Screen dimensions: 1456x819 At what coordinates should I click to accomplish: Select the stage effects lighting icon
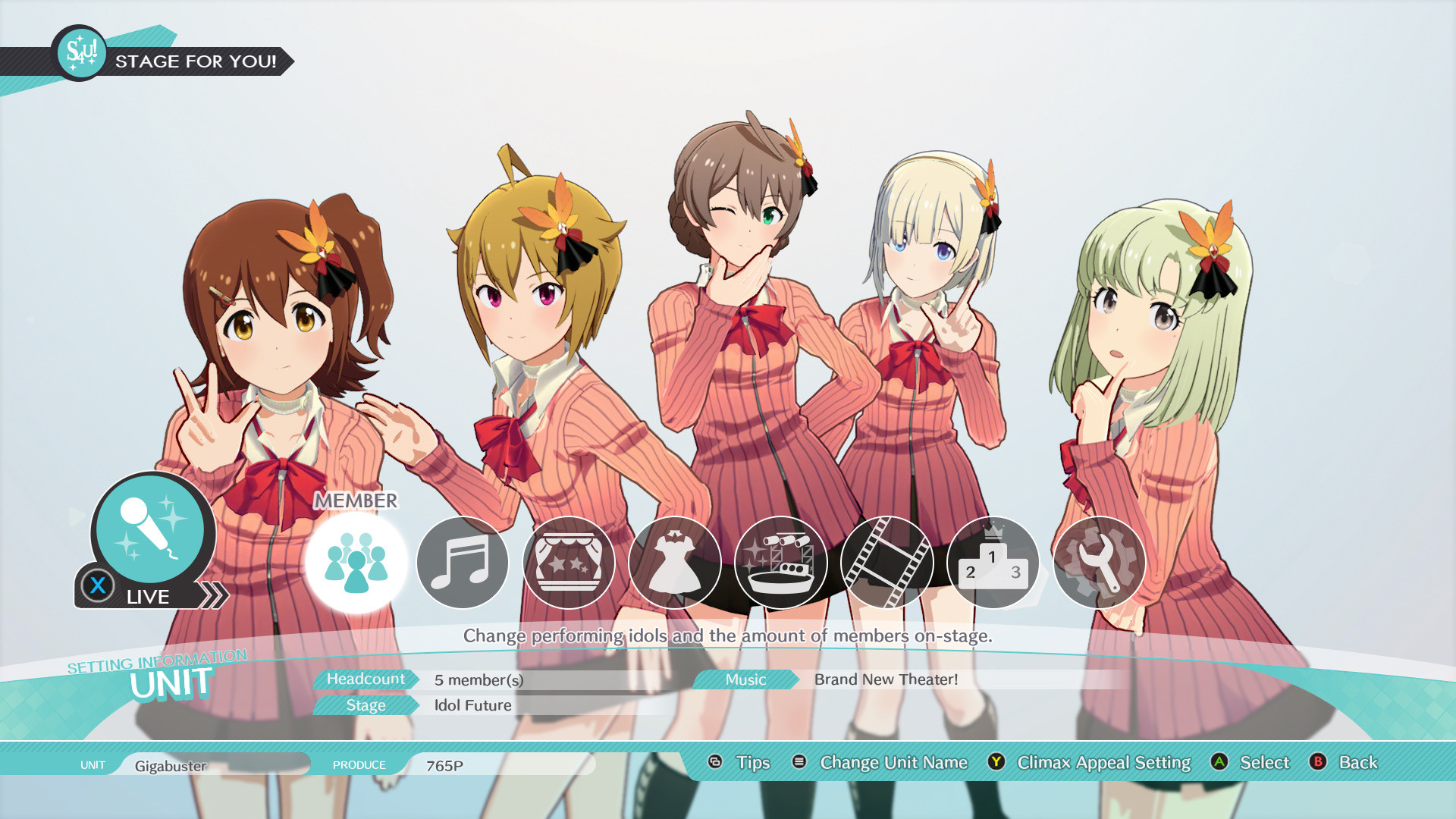click(781, 564)
